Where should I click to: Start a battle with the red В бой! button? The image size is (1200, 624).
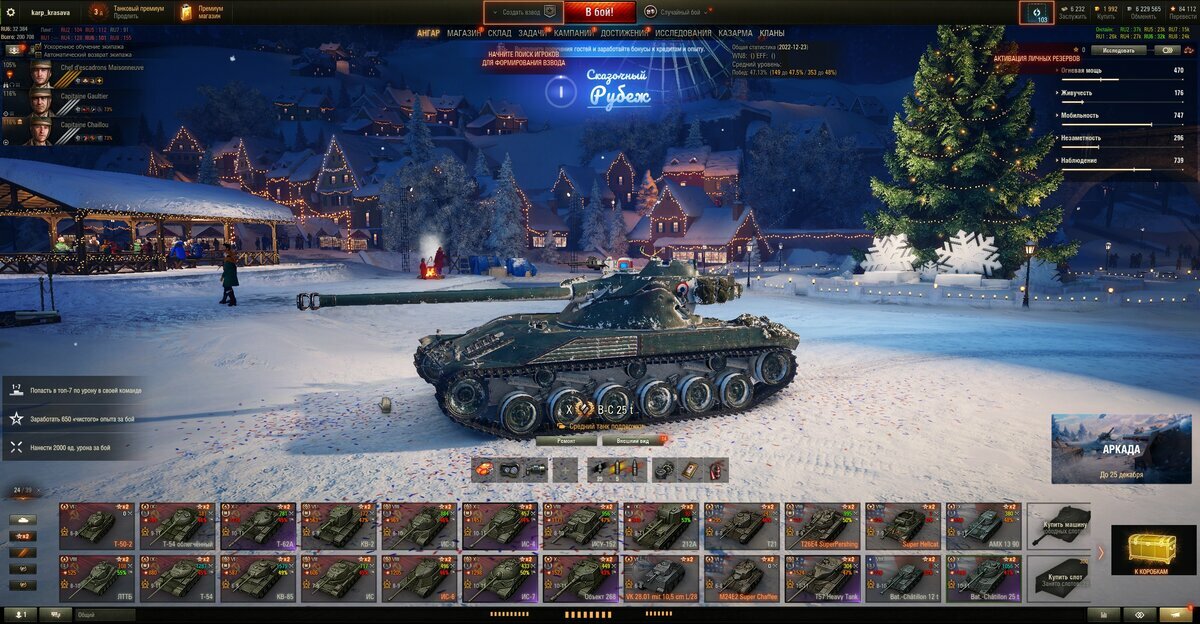pyautogui.click(x=599, y=12)
